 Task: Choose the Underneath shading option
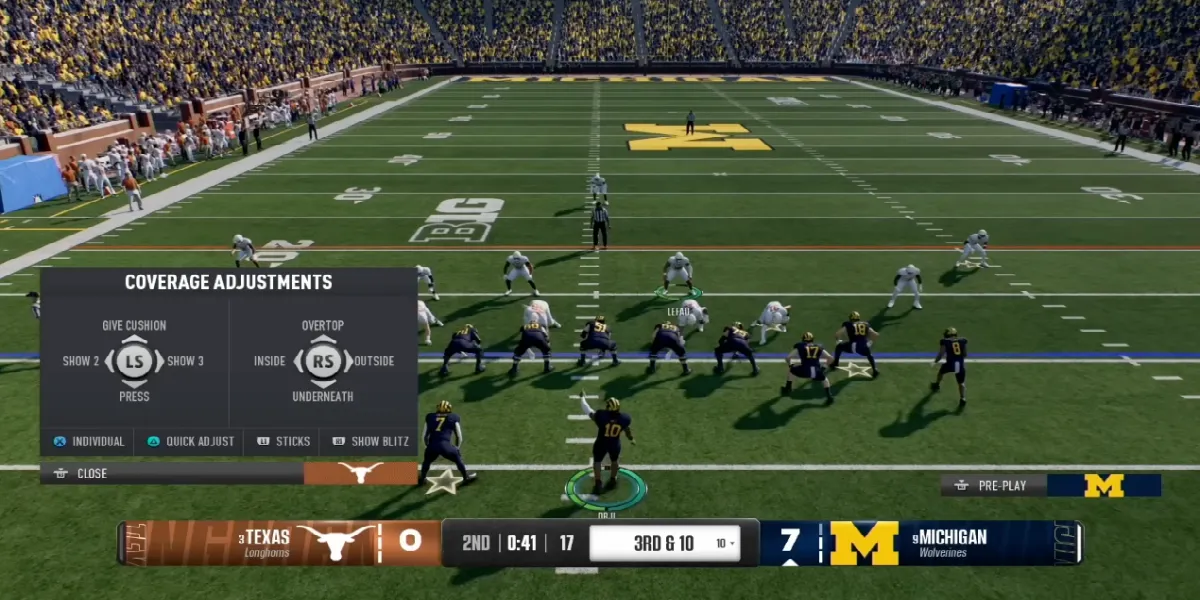coord(322,397)
